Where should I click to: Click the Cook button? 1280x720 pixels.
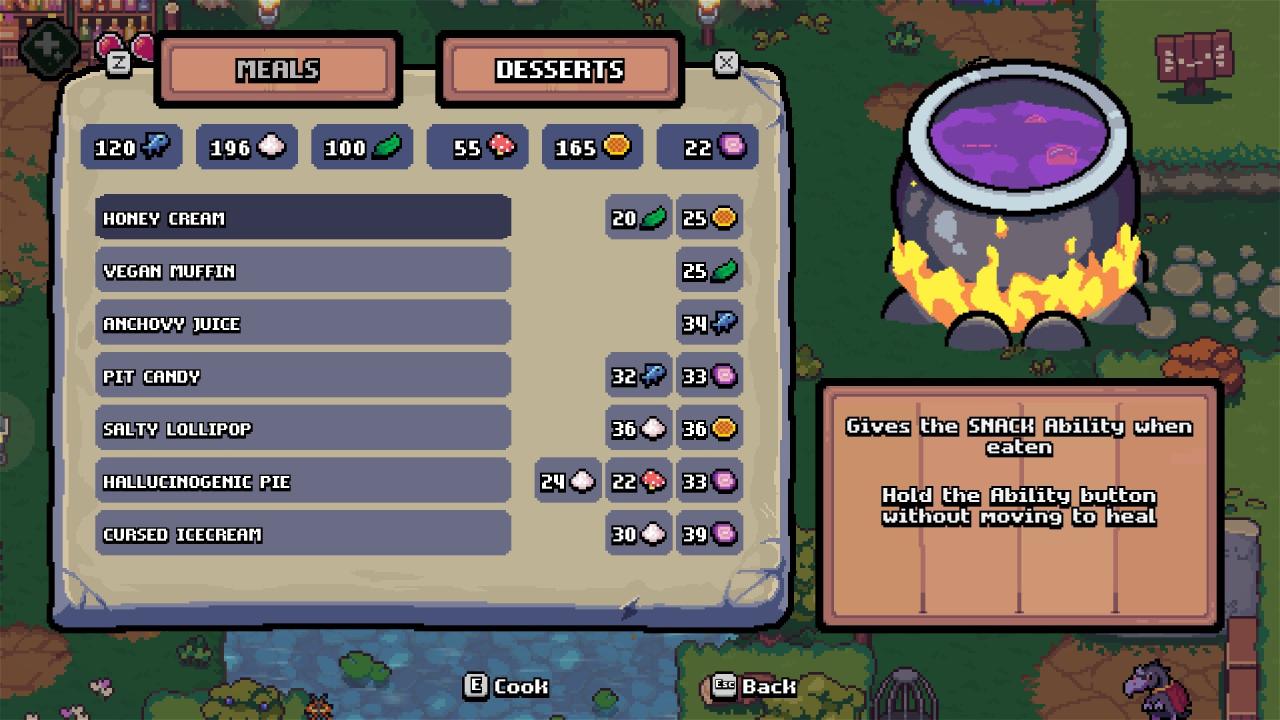point(507,686)
